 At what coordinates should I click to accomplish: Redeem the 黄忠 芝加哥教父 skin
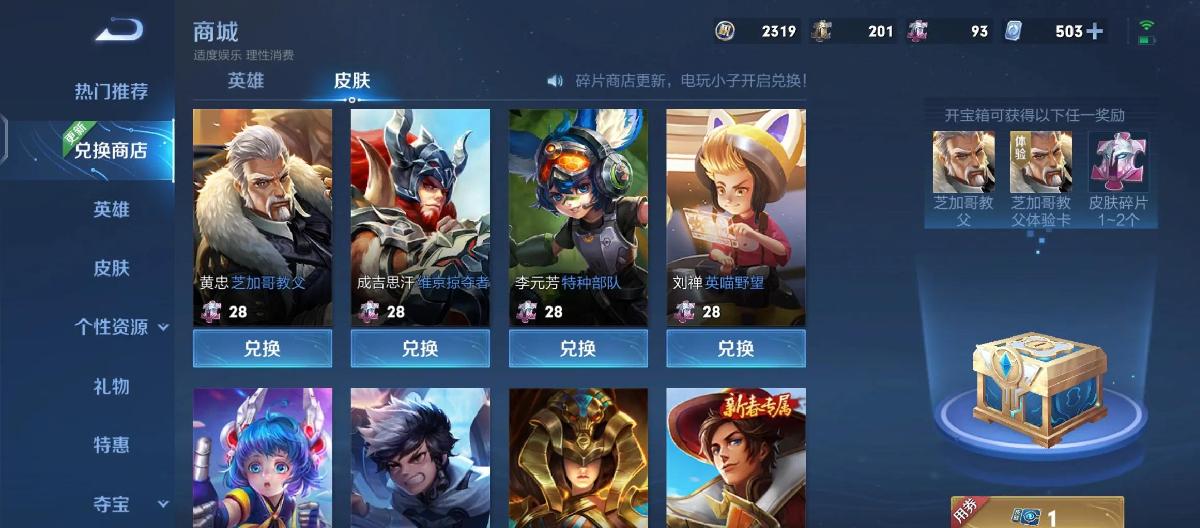pos(262,349)
